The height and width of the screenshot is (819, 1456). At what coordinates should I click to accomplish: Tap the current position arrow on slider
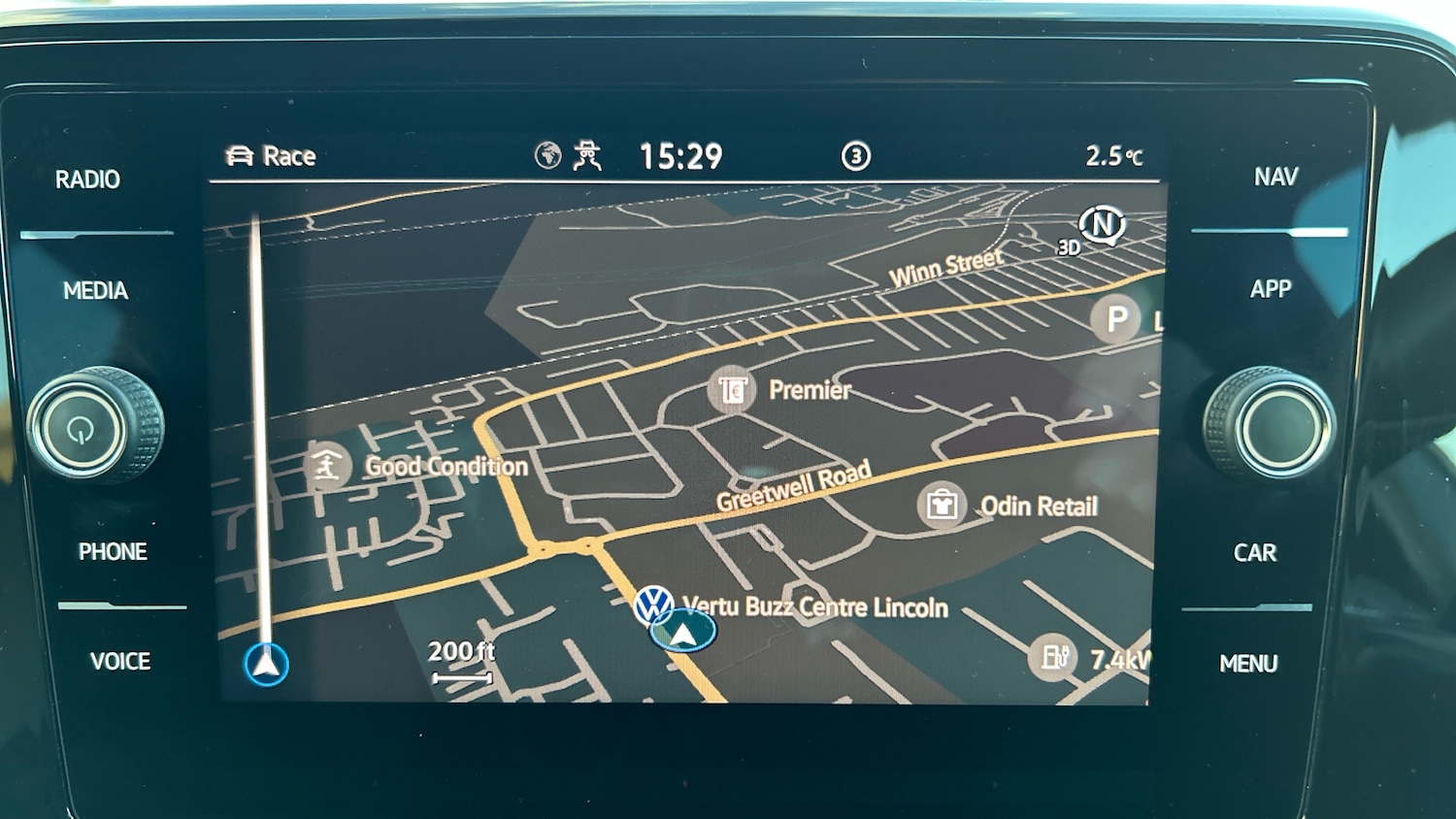pos(266,664)
